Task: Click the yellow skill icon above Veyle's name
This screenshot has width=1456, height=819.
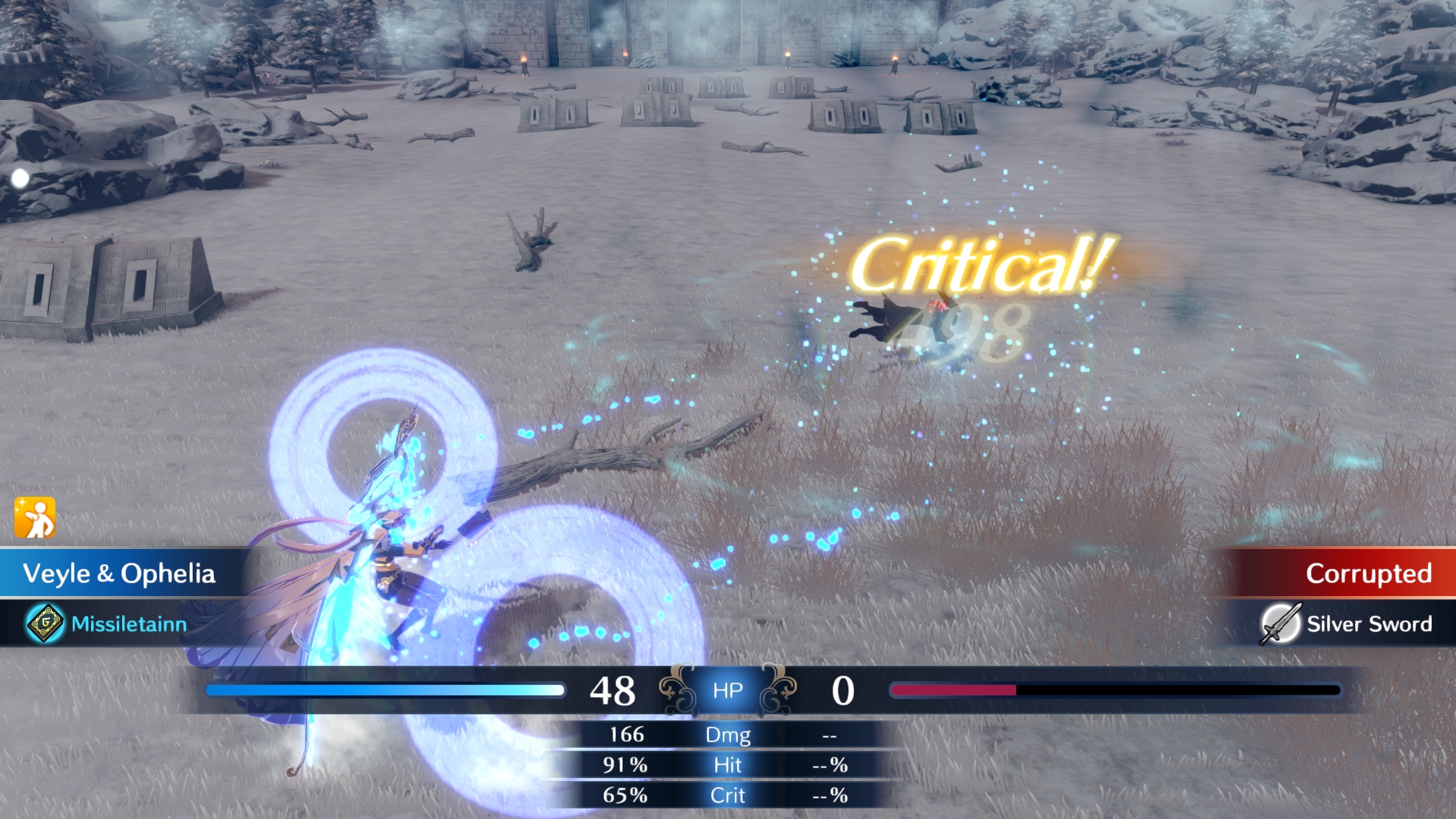Action: pyautogui.click(x=35, y=517)
